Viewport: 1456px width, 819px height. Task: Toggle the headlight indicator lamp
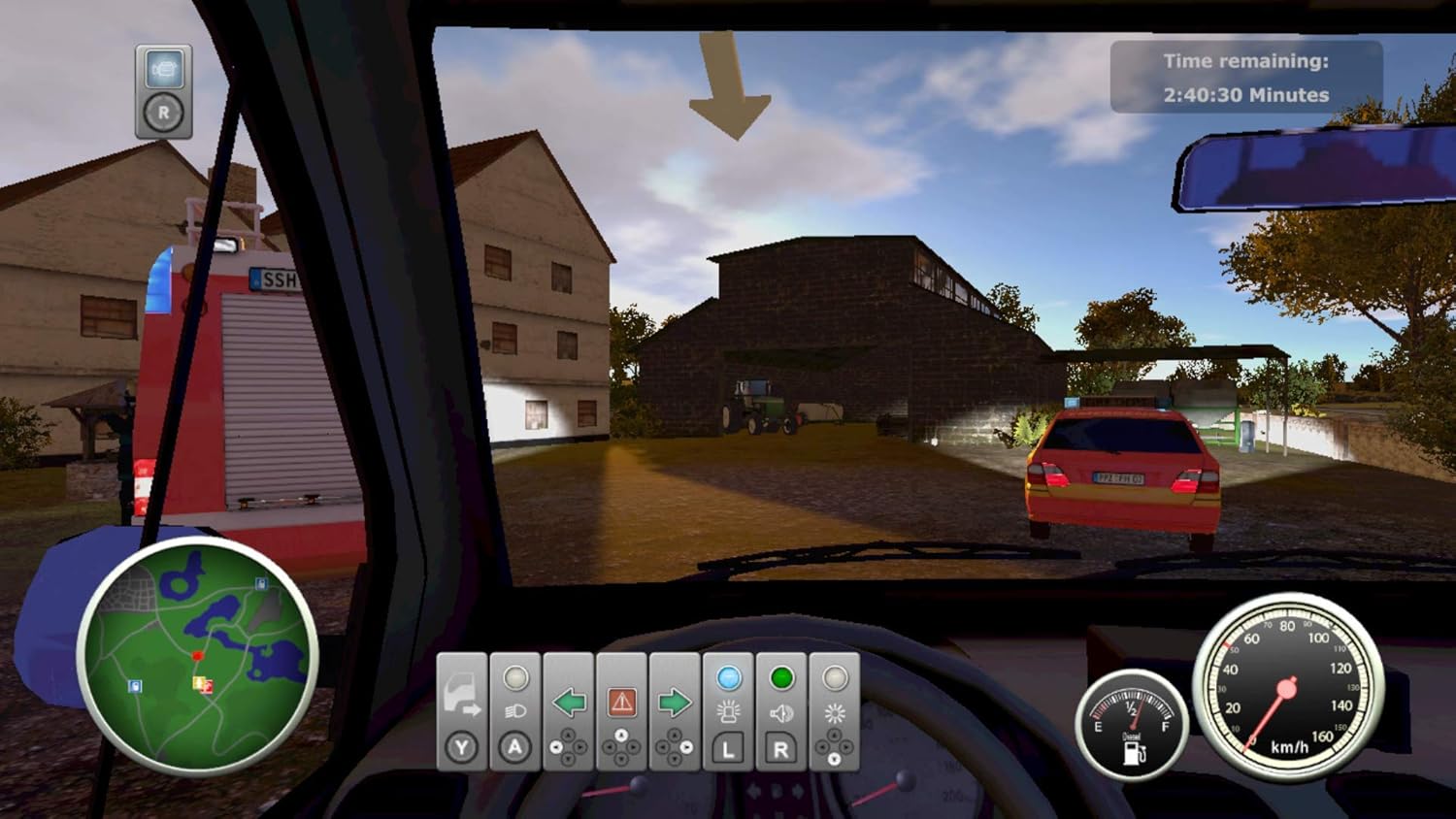514,677
